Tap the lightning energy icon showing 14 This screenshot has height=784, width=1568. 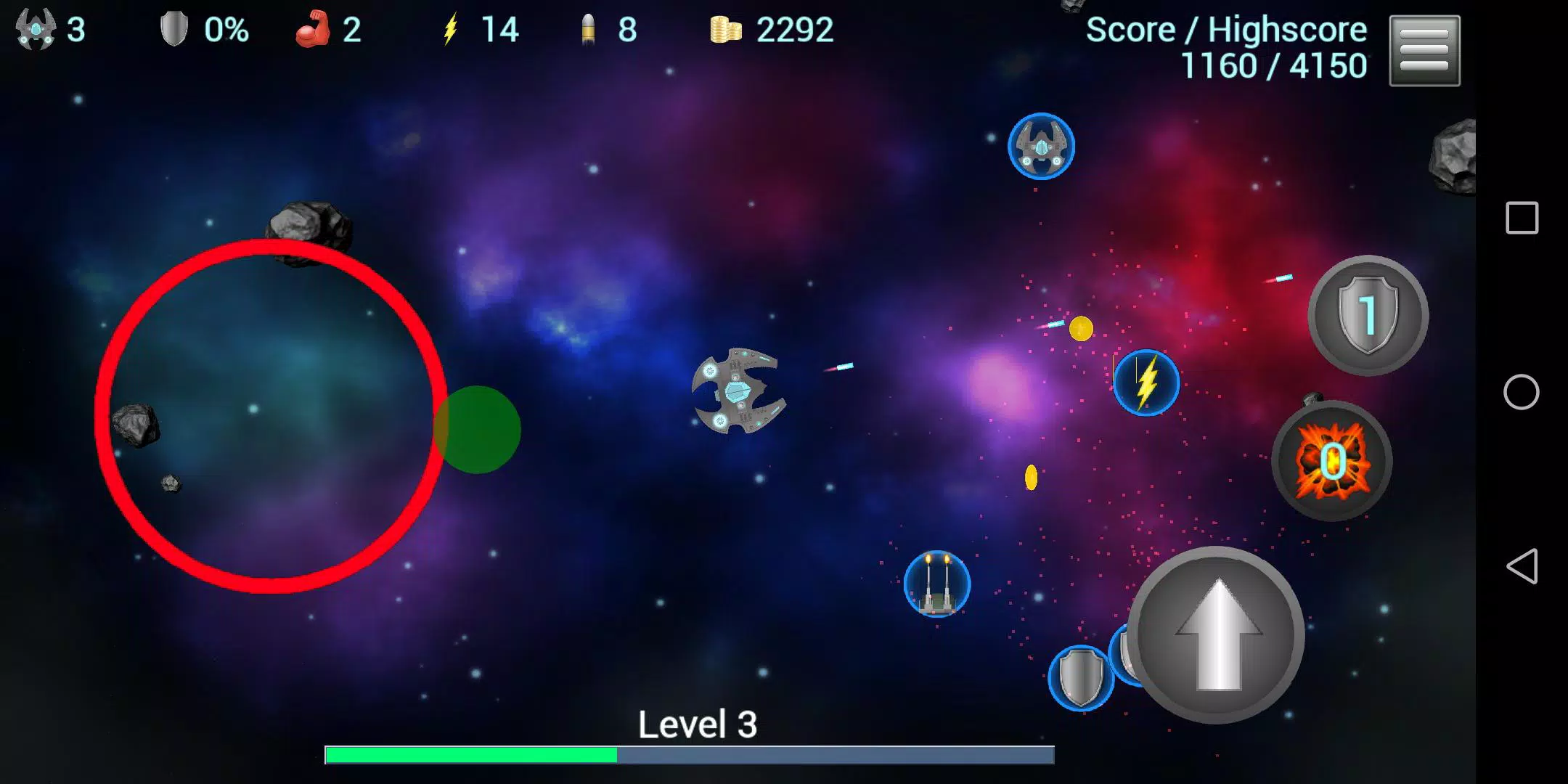pyautogui.click(x=452, y=29)
